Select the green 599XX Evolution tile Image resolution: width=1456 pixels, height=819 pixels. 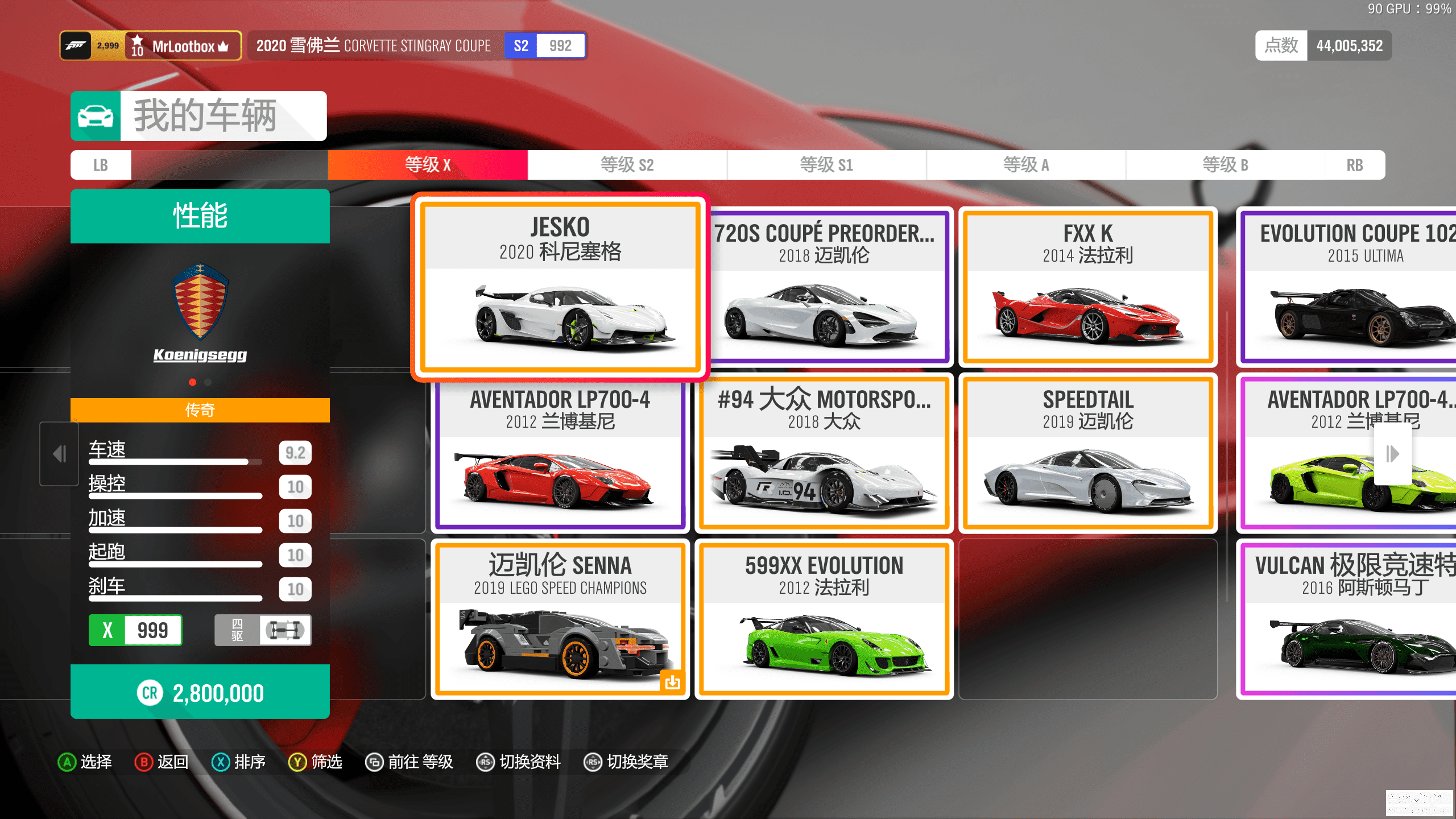pyautogui.click(x=824, y=619)
